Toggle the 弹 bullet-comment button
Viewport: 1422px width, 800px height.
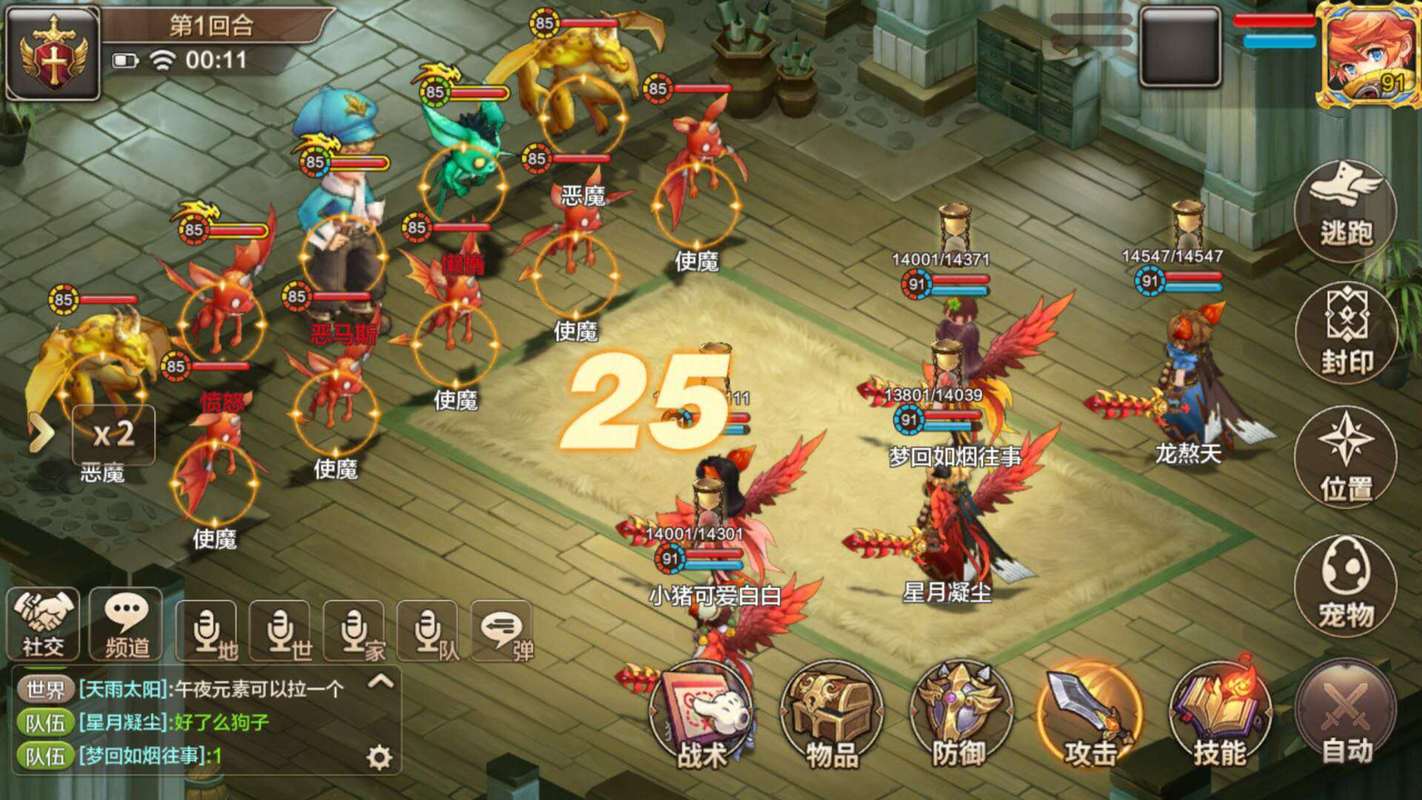pyautogui.click(x=503, y=631)
